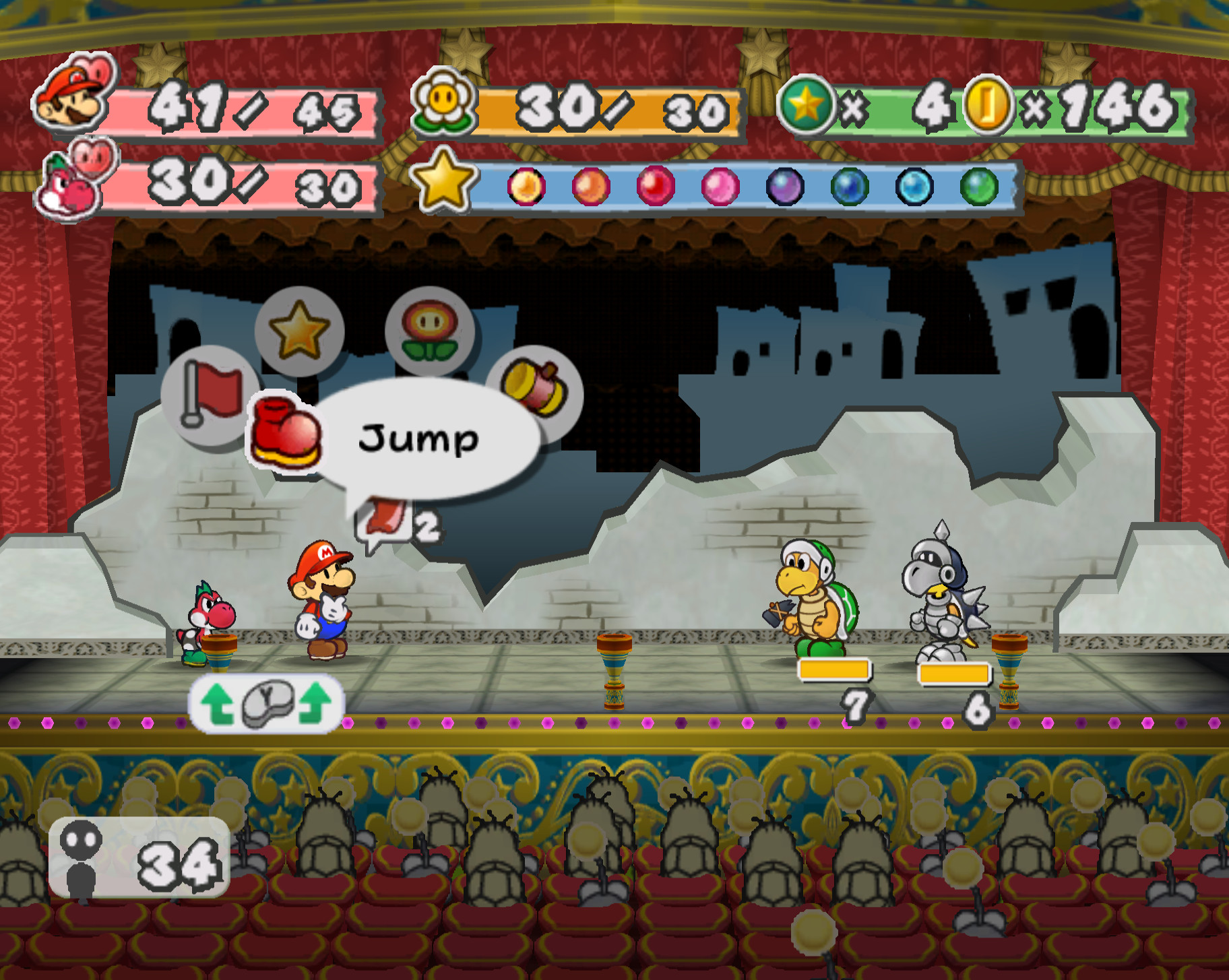Toggle the left green swap arrow
Image resolution: width=1229 pixels, height=980 pixels.
point(217,704)
